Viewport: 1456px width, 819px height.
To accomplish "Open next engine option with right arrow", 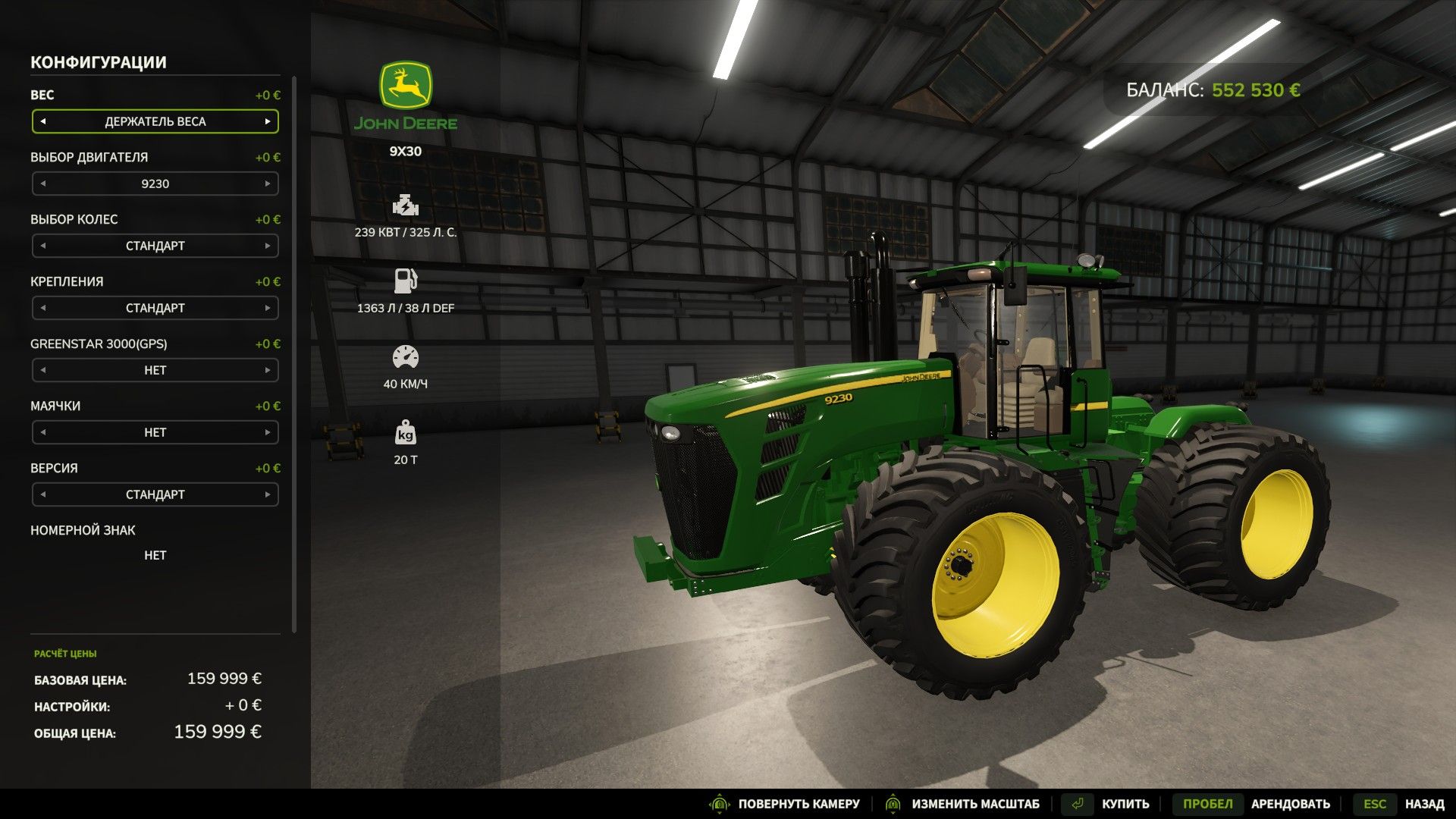I will click(267, 184).
